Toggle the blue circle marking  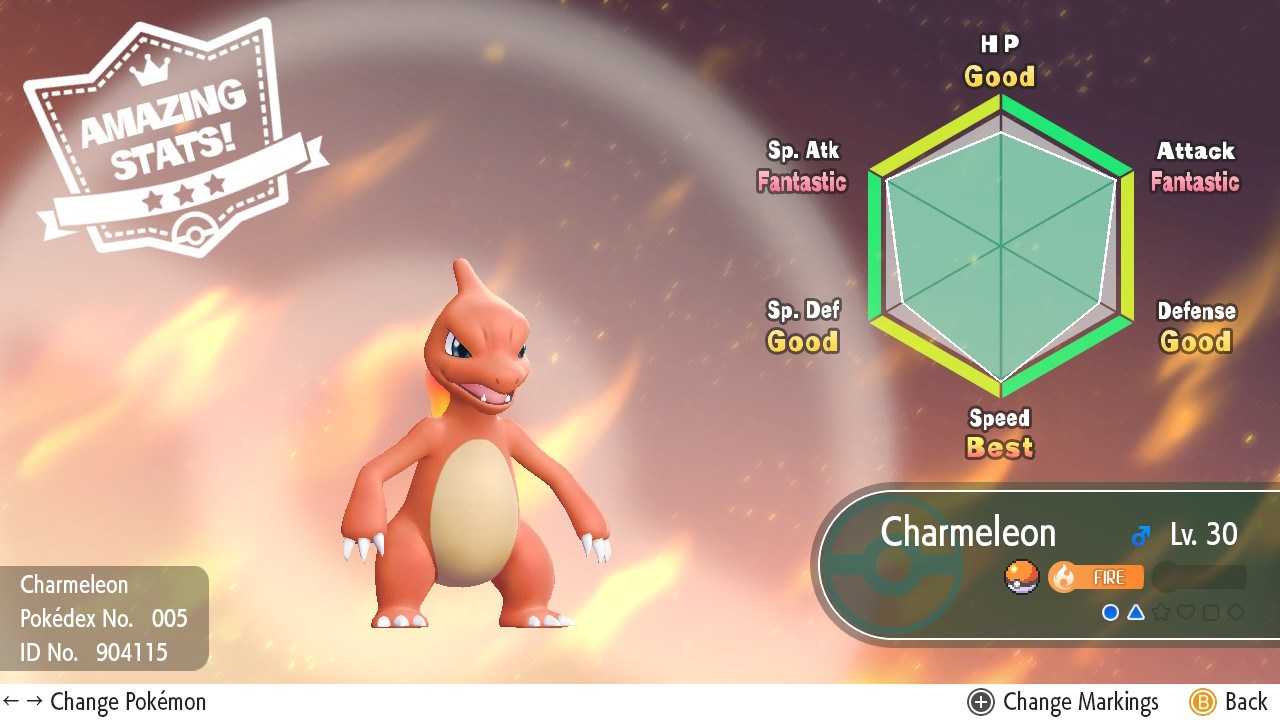1110,612
